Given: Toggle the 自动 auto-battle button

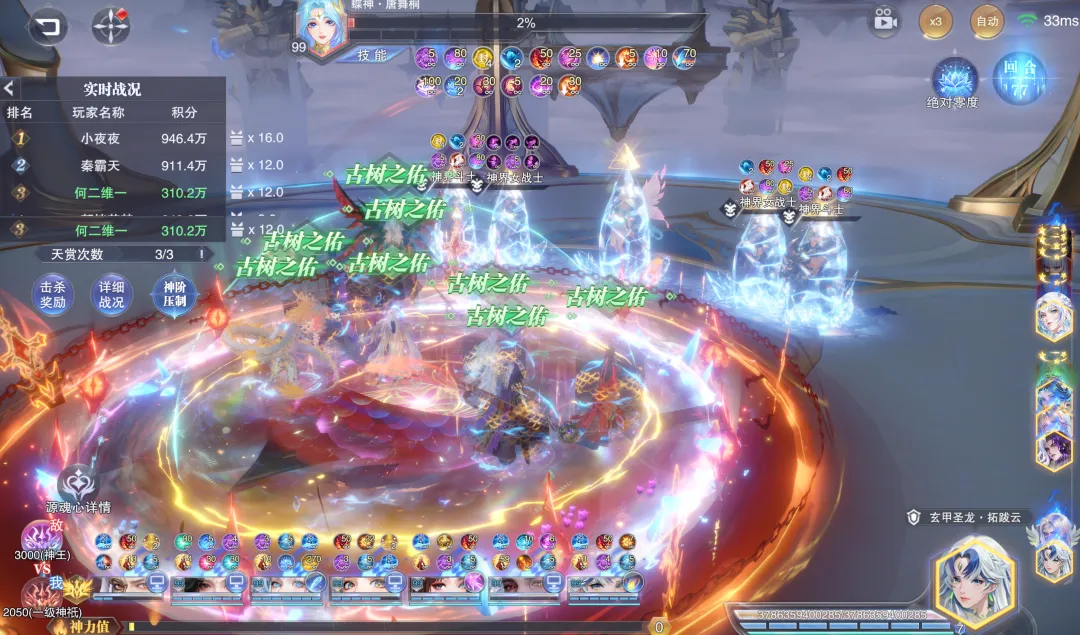Looking at the screenshot, I should 987,21.
